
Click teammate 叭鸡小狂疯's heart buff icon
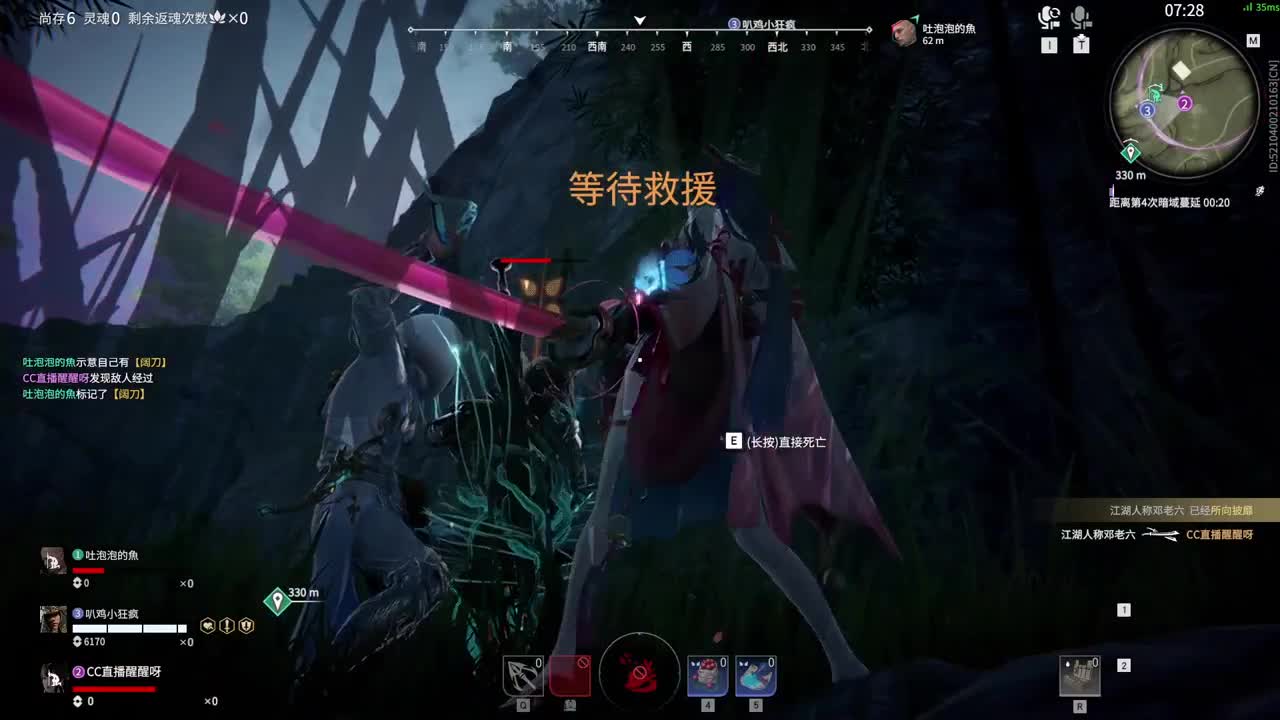(208, 625)
